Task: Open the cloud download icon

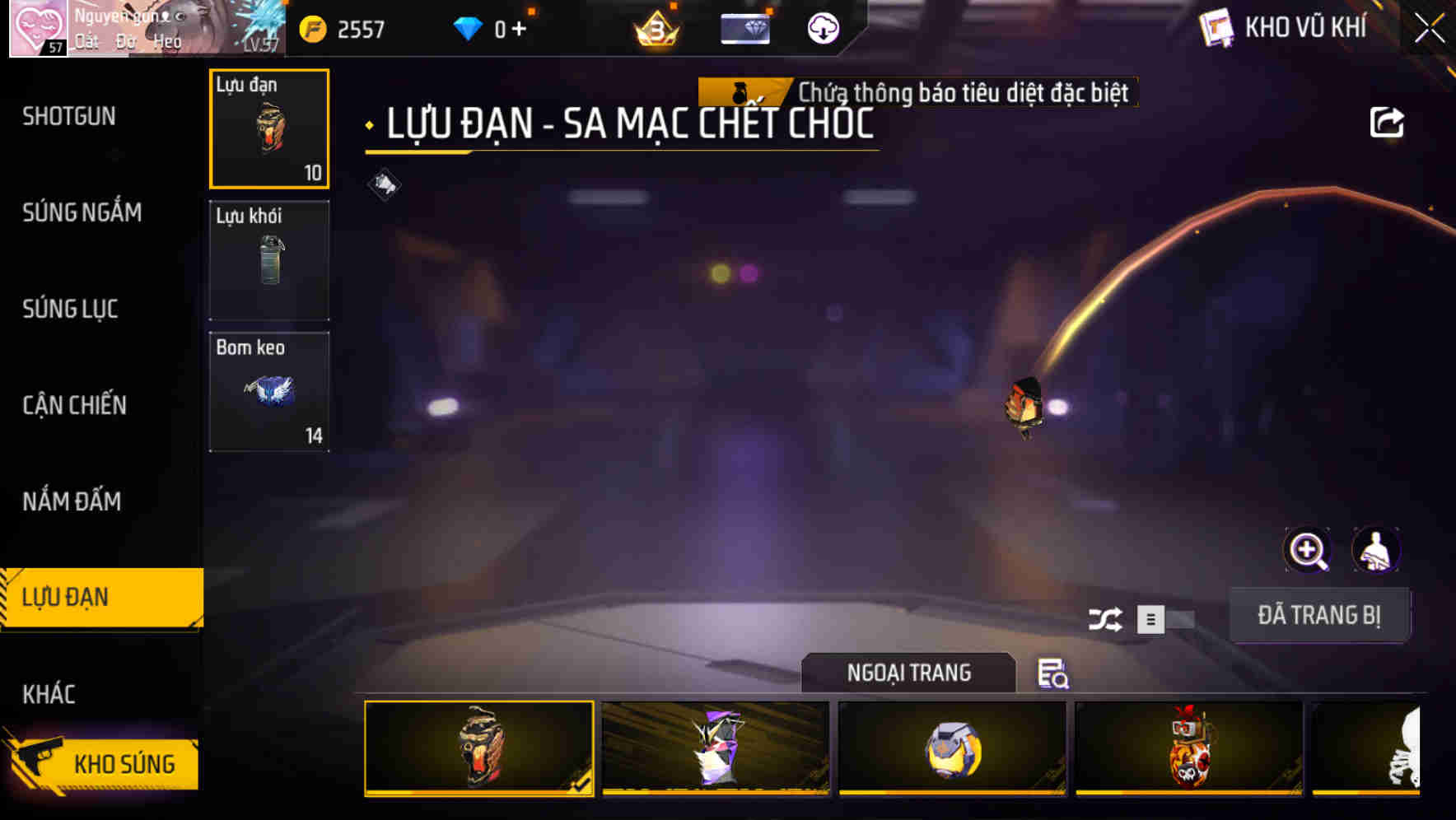Action: click(821, 29)
